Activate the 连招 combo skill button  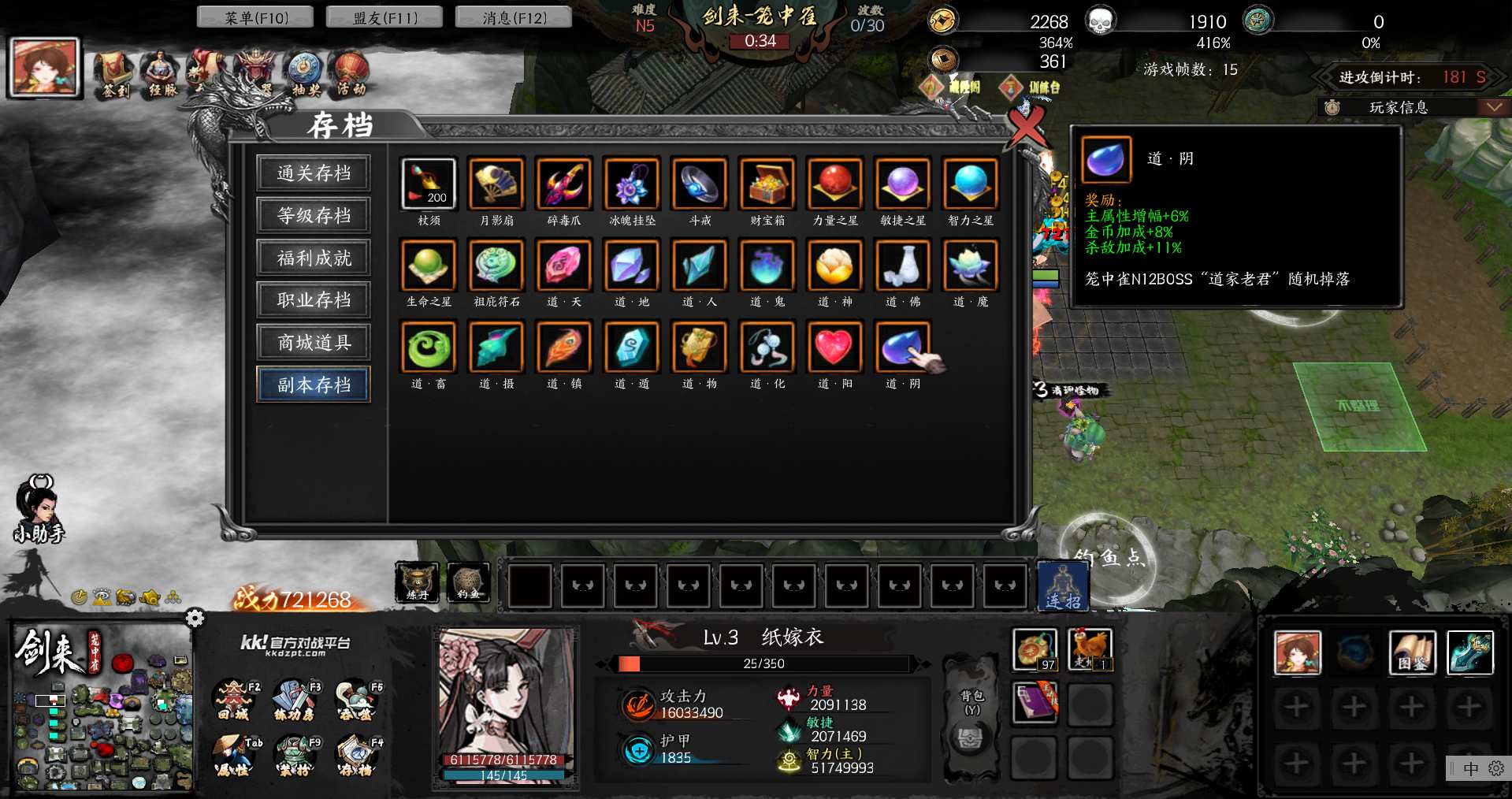(x=1063, y=586)
